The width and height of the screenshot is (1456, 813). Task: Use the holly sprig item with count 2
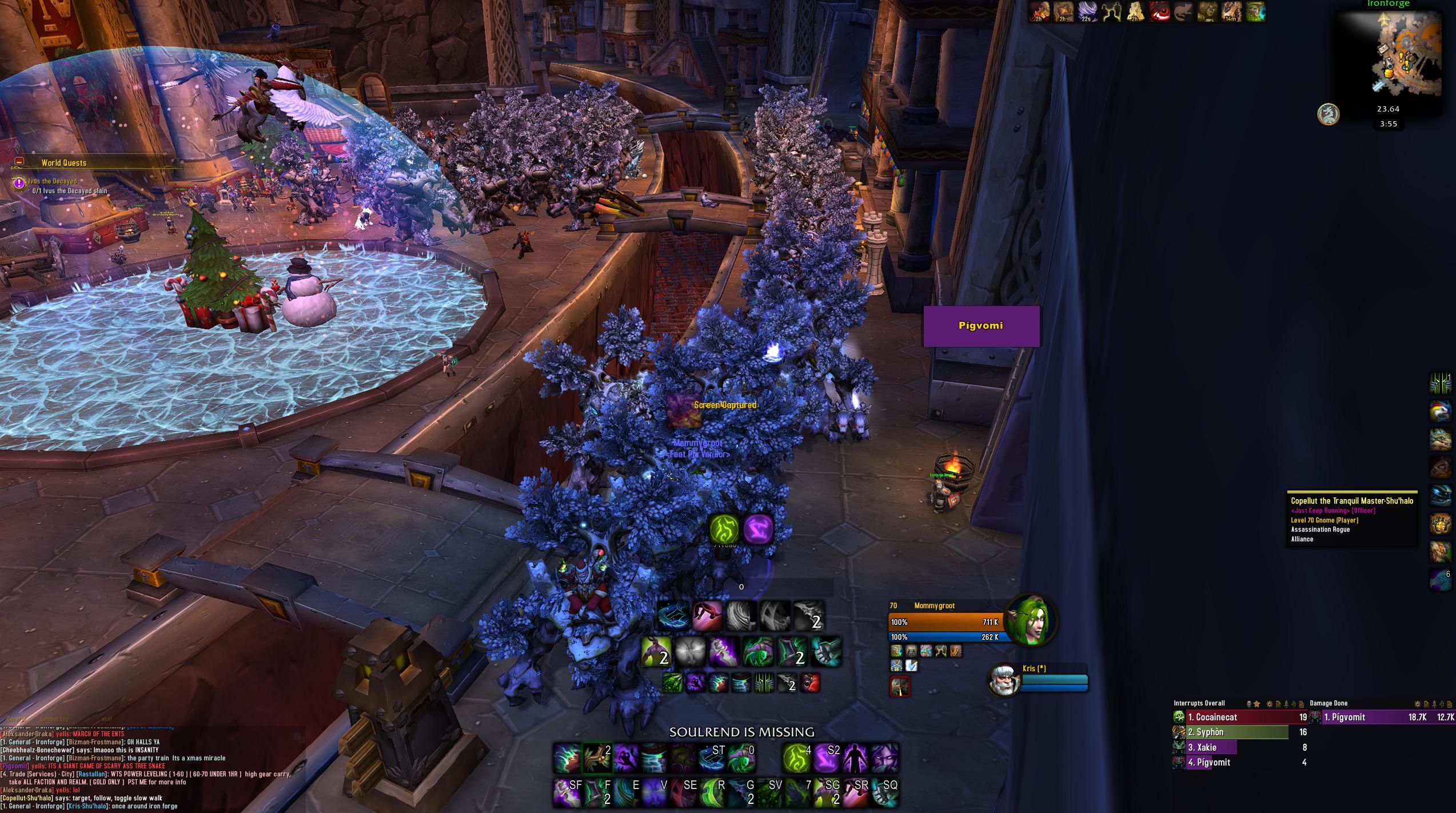(597, 758)
